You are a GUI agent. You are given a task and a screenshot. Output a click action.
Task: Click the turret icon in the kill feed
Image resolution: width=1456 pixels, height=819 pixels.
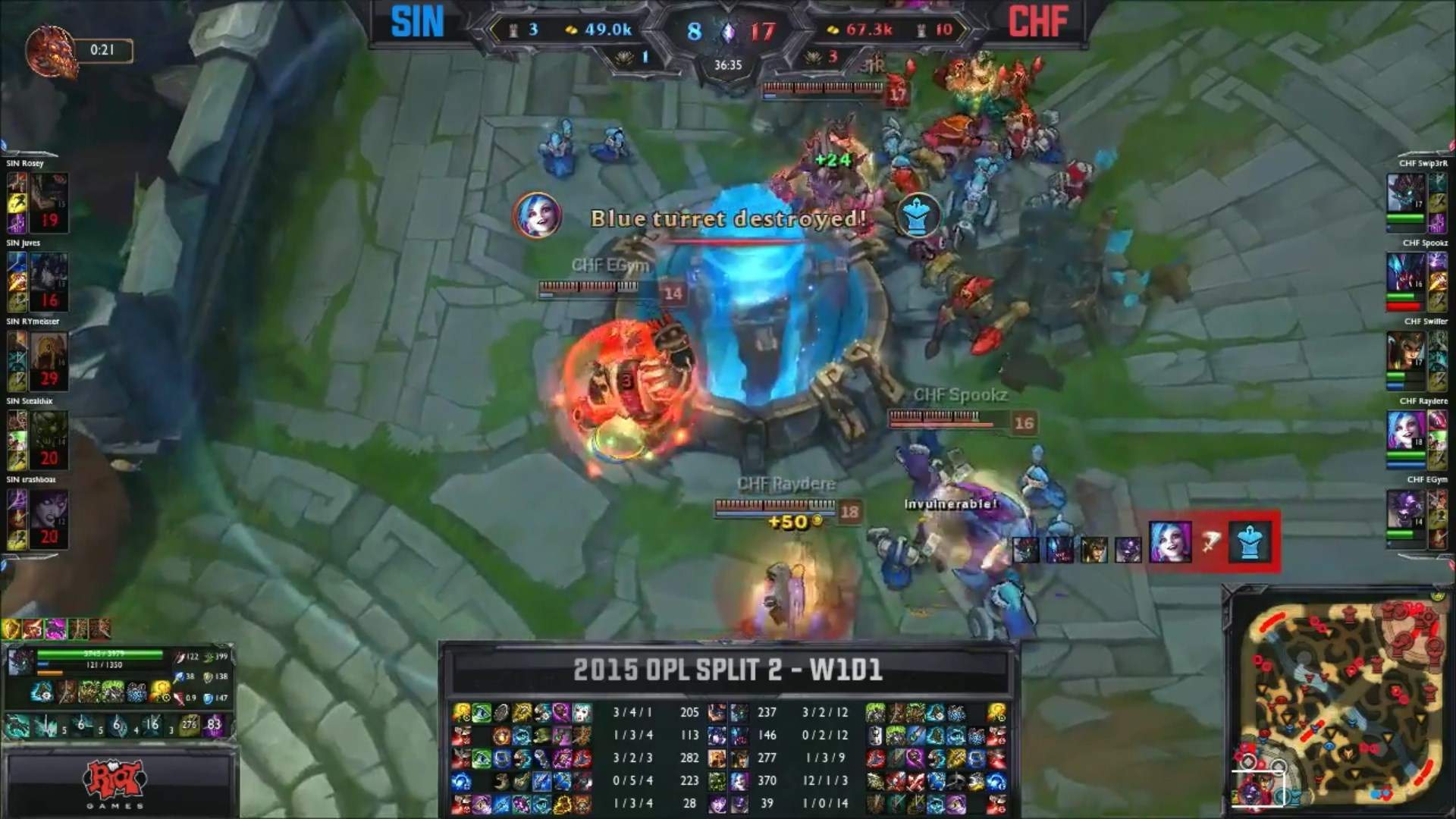[x=1249, y=541]
